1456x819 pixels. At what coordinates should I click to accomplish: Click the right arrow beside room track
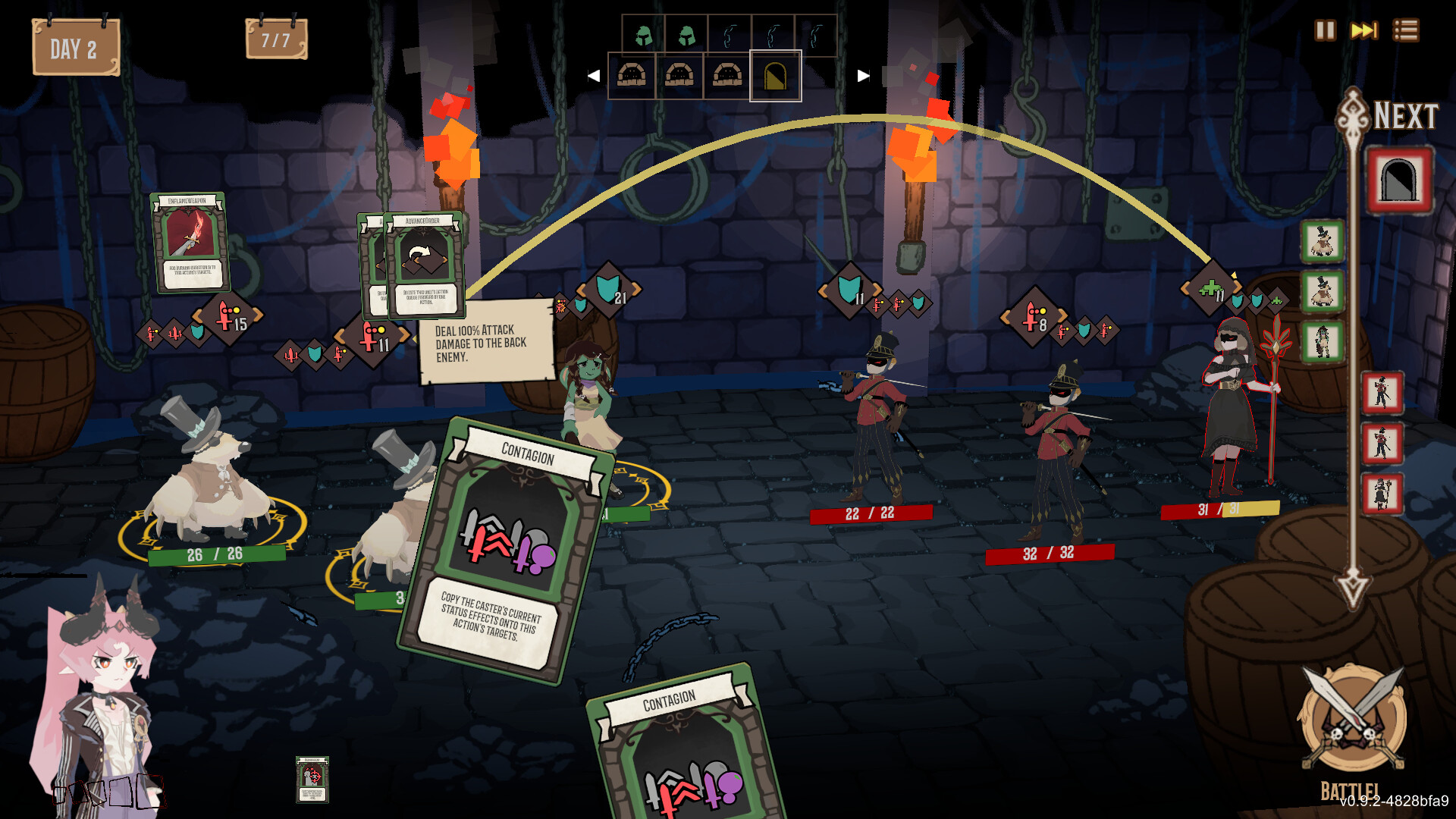pyautogui.click(x=863, y=76)
